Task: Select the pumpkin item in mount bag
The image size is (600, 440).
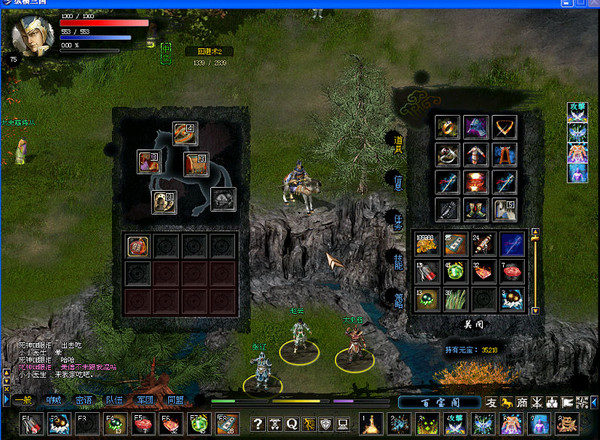Action: click(x=136, y=246)
